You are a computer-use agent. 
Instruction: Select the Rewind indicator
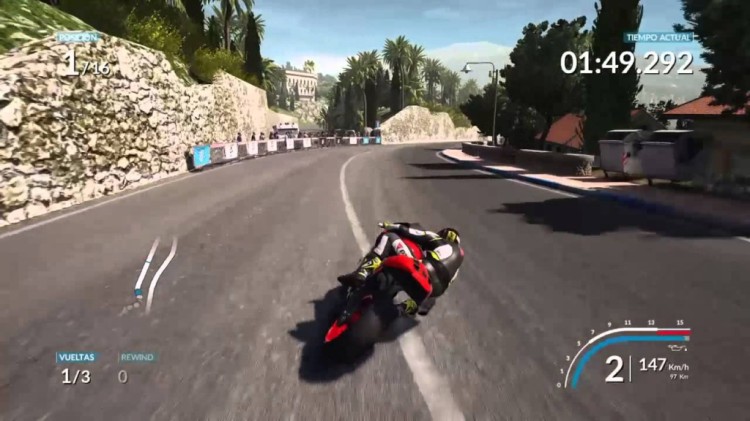point(136,367)
